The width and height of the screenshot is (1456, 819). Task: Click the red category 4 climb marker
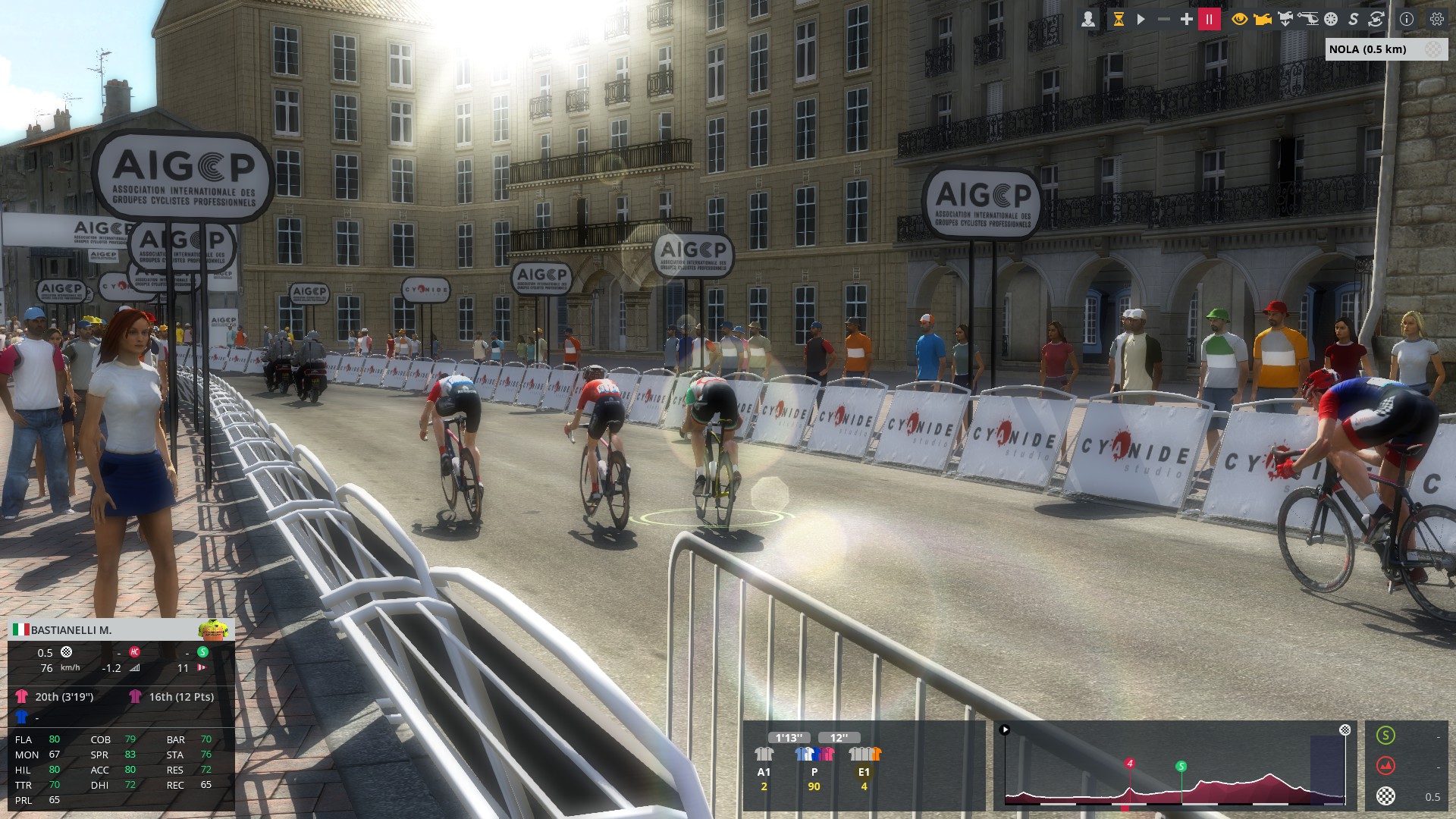click(1130, 764)
